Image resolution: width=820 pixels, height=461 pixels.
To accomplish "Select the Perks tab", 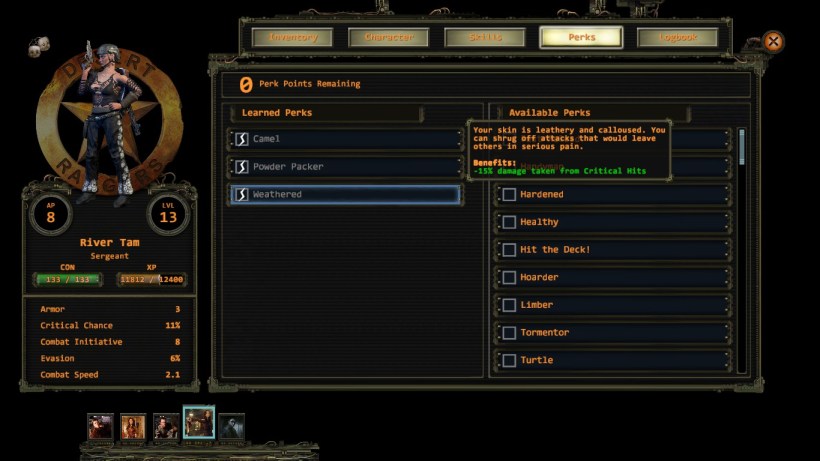I will (581, 38).
